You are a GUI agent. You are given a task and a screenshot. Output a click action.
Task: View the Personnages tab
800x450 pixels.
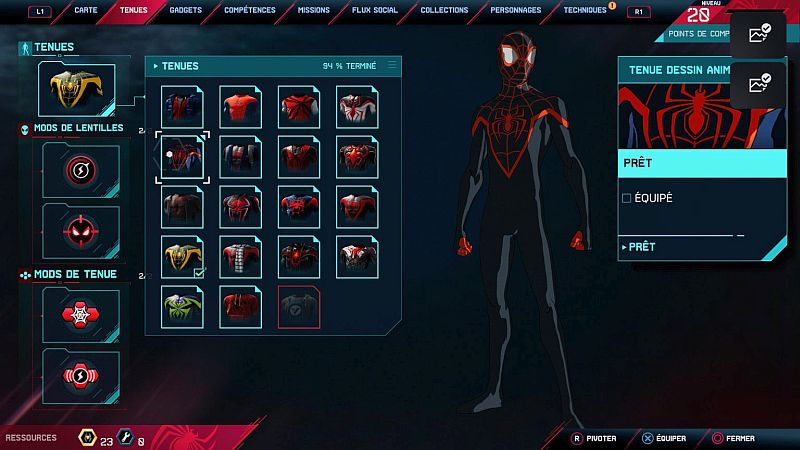(x=515, y=10)
